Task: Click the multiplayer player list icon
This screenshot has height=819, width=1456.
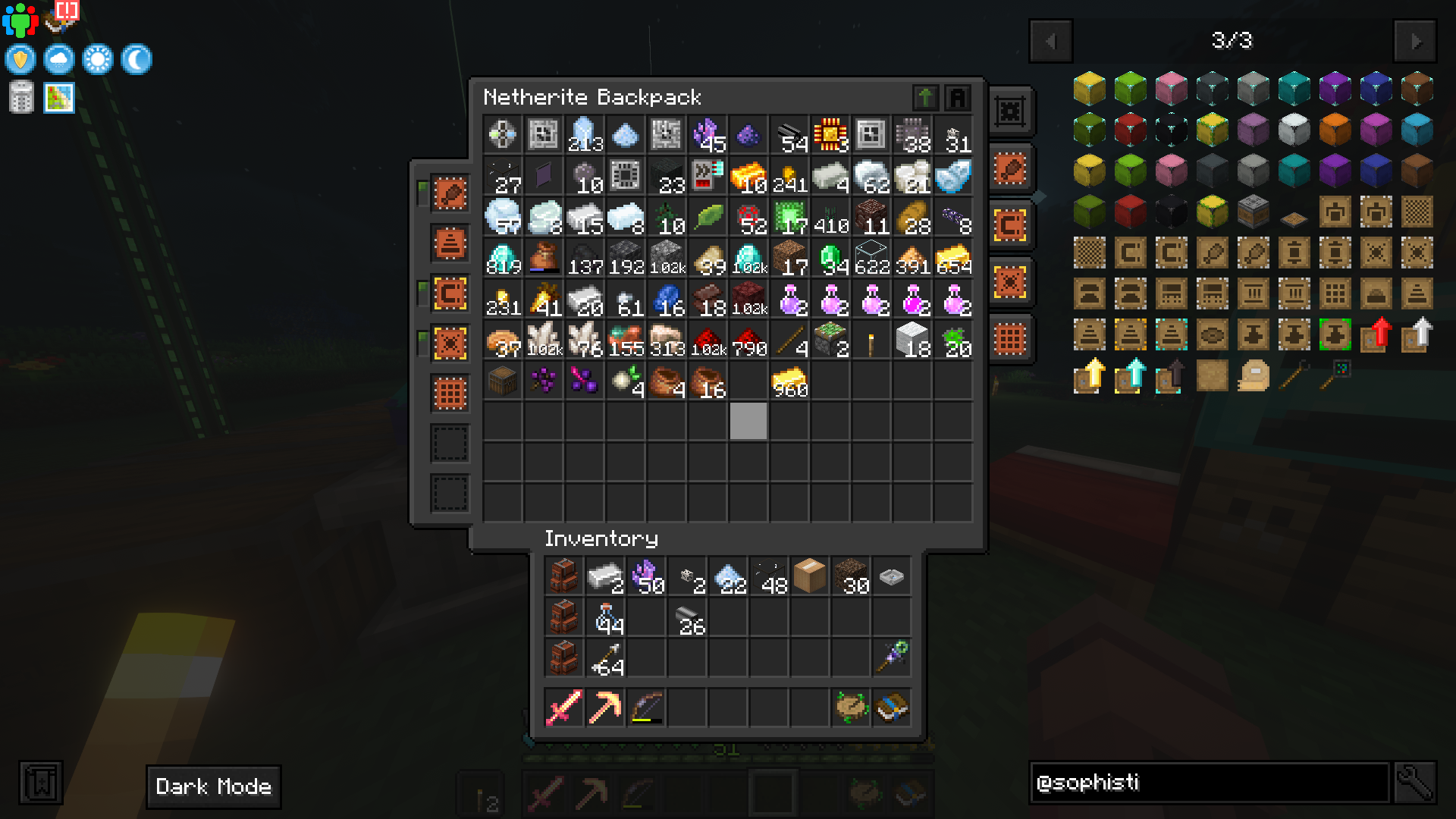Action: (20, 20)
